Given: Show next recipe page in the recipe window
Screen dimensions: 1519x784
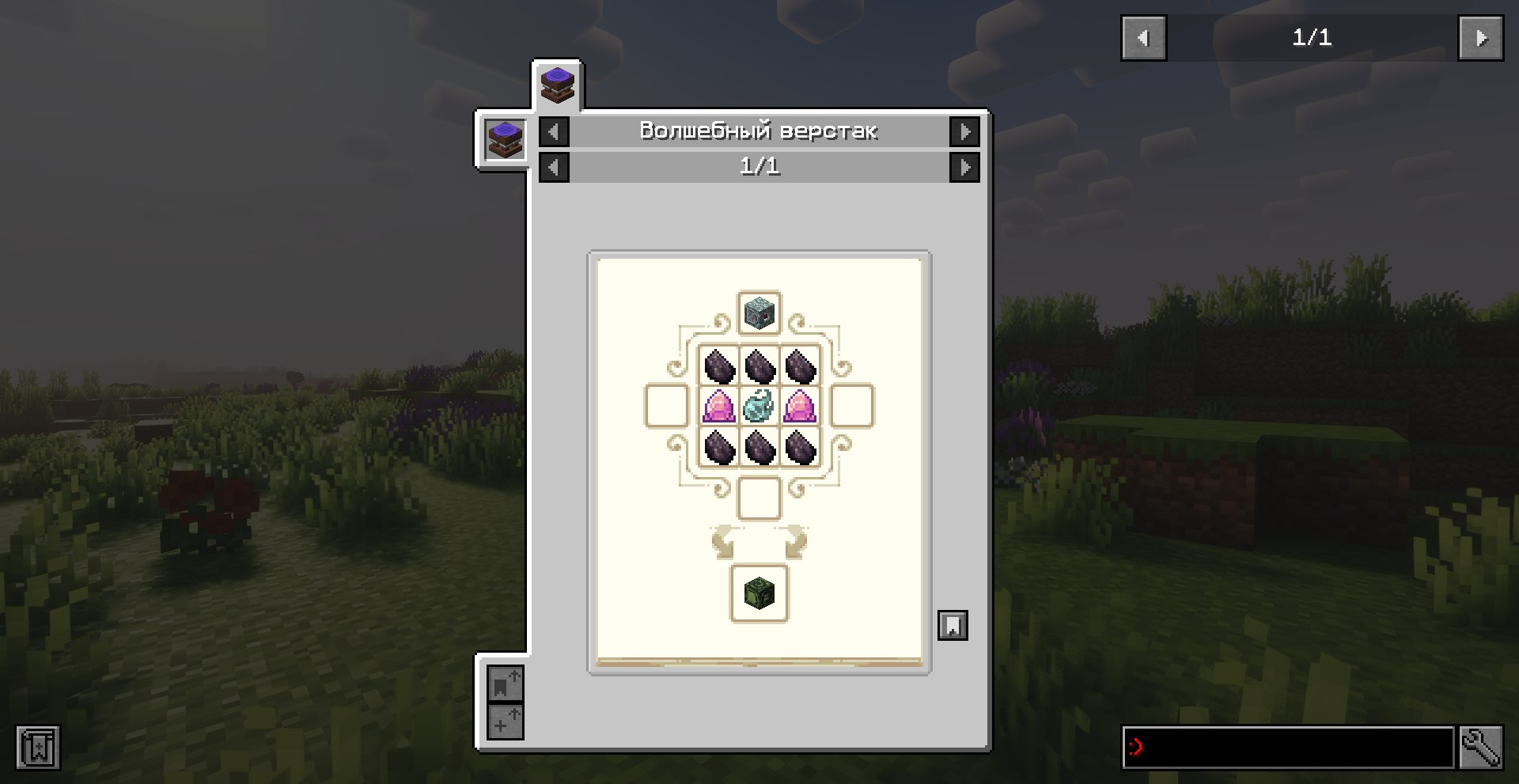Looking at the screenshot, I should pos(964,167).
